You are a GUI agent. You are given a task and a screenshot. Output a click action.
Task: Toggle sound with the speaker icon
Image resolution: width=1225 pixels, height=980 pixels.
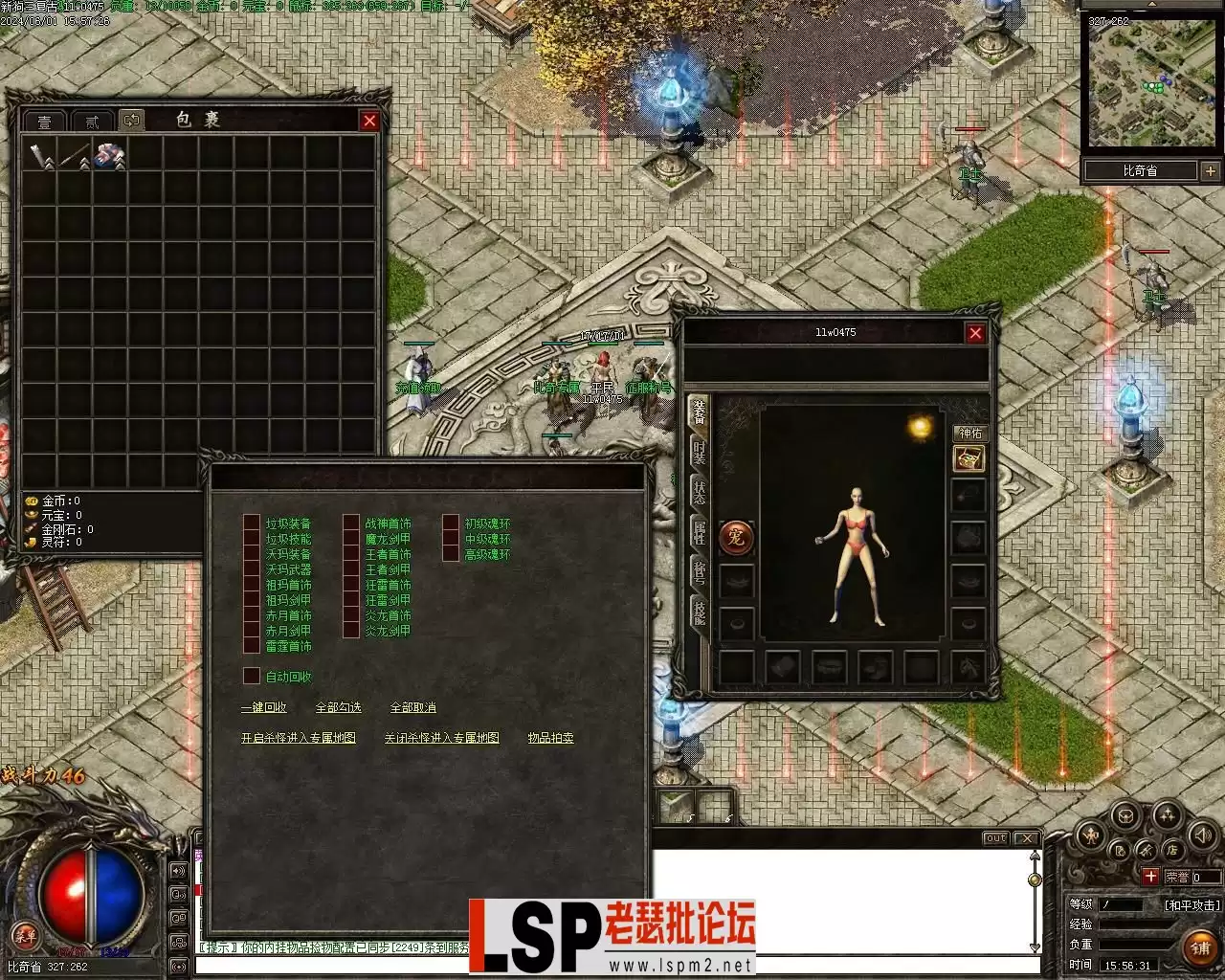[1202, 835]
